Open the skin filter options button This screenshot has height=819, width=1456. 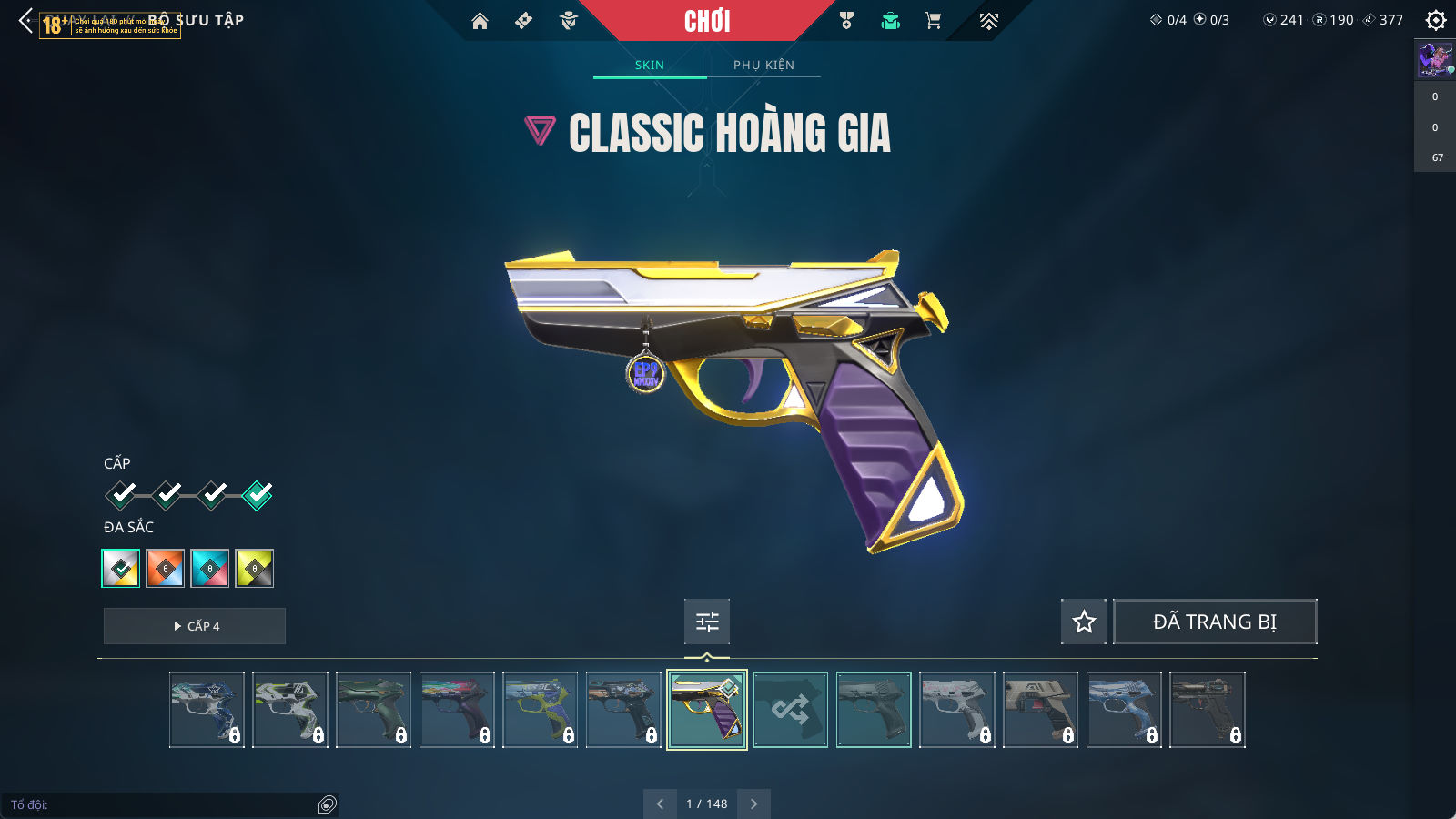[x=707, y=622]
